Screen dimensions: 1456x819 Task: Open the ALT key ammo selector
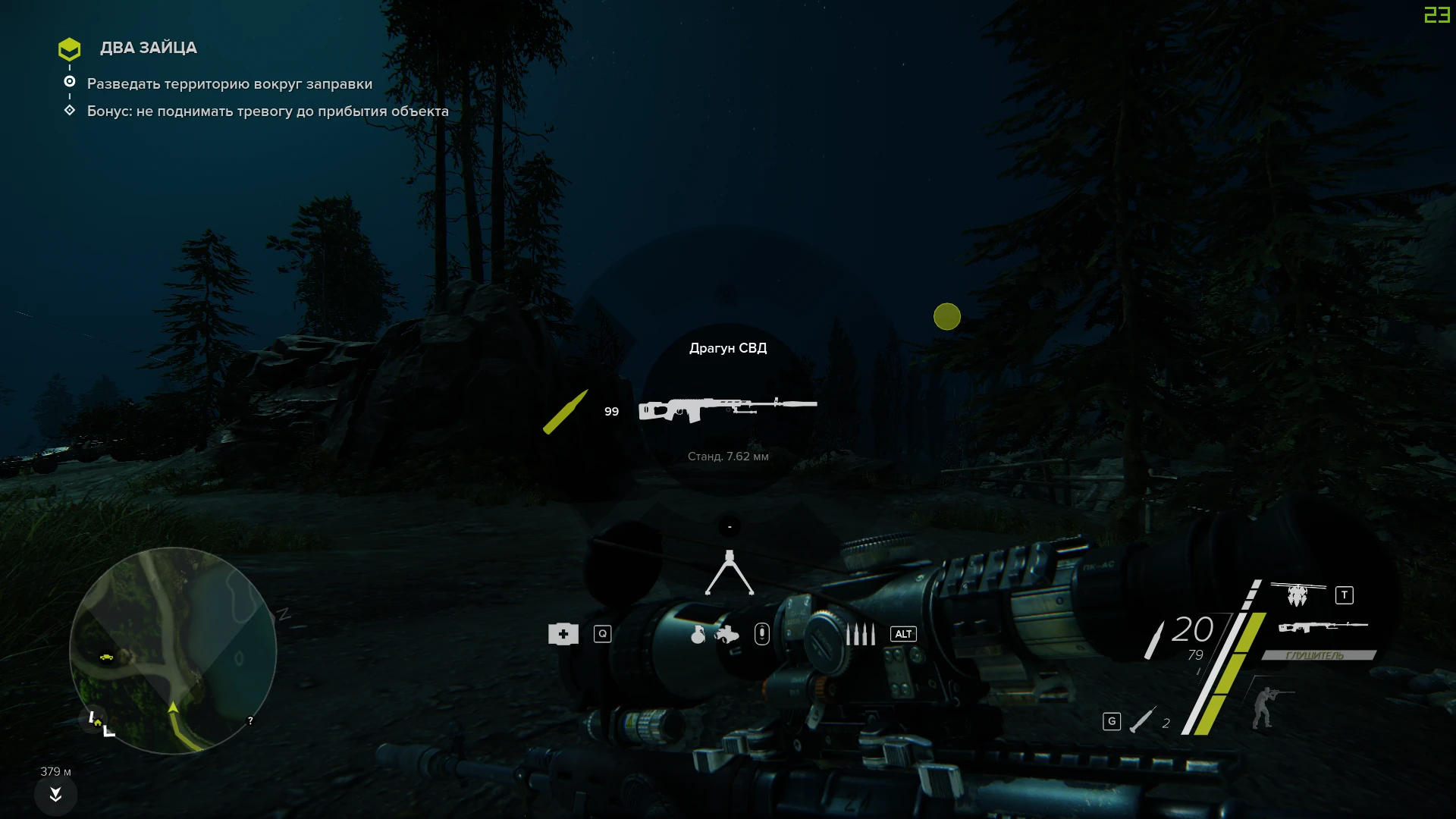tap(903, 634)
